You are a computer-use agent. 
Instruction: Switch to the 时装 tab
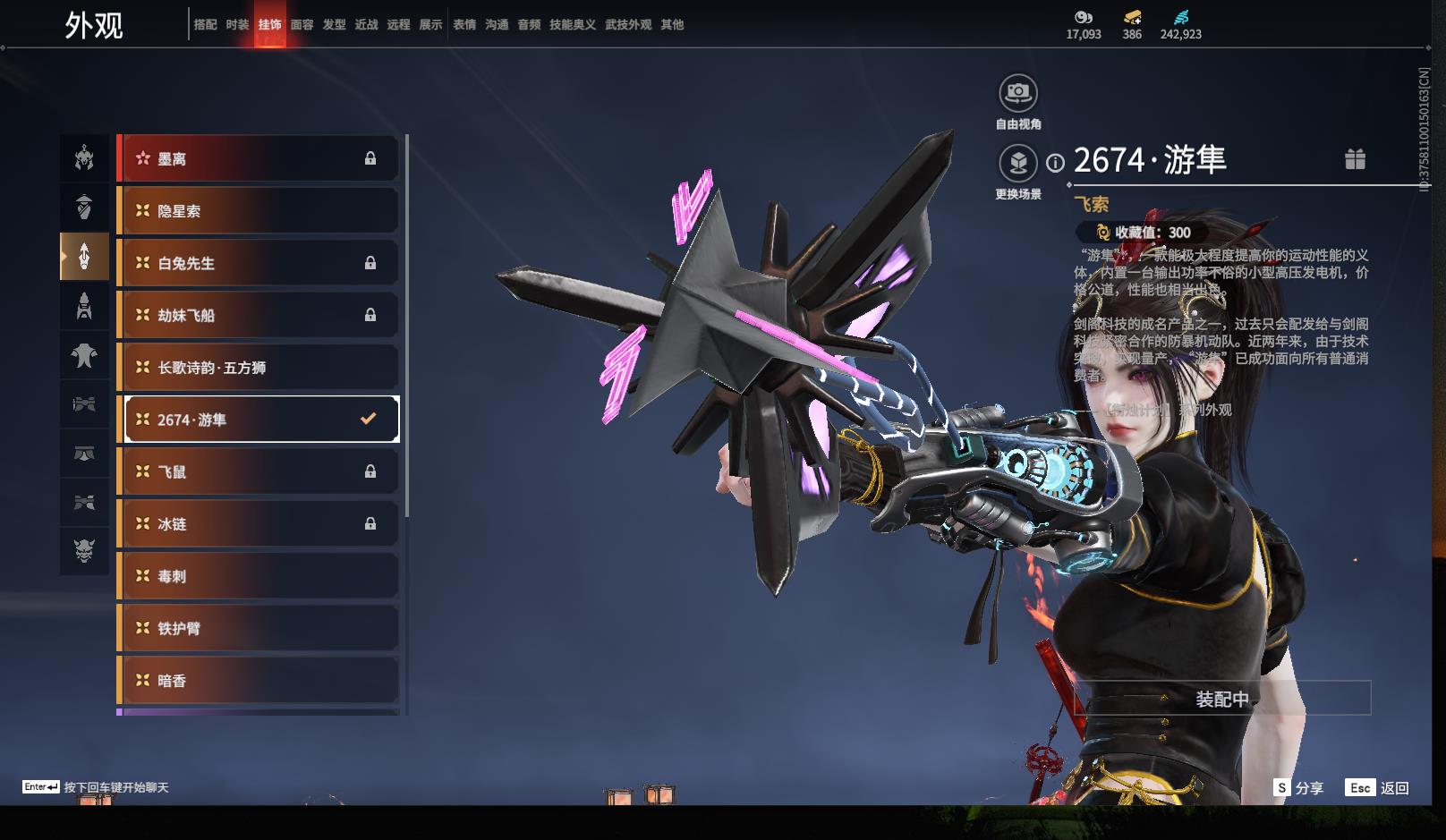click(237, 25)
